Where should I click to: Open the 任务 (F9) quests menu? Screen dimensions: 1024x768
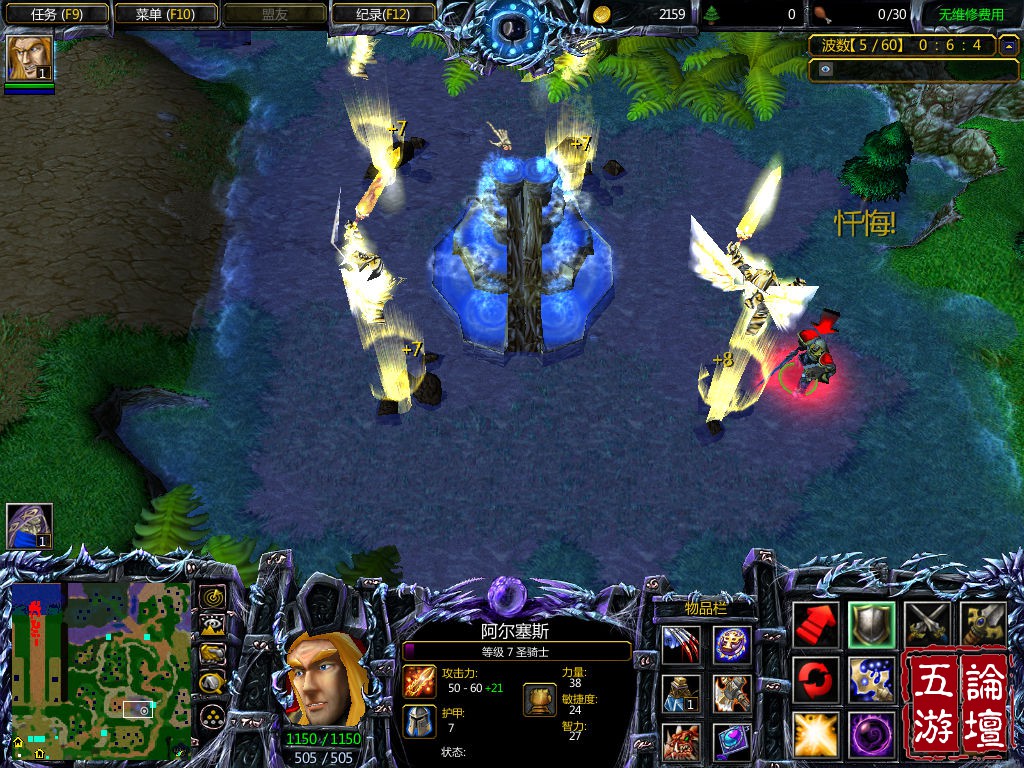pos(55,14)
